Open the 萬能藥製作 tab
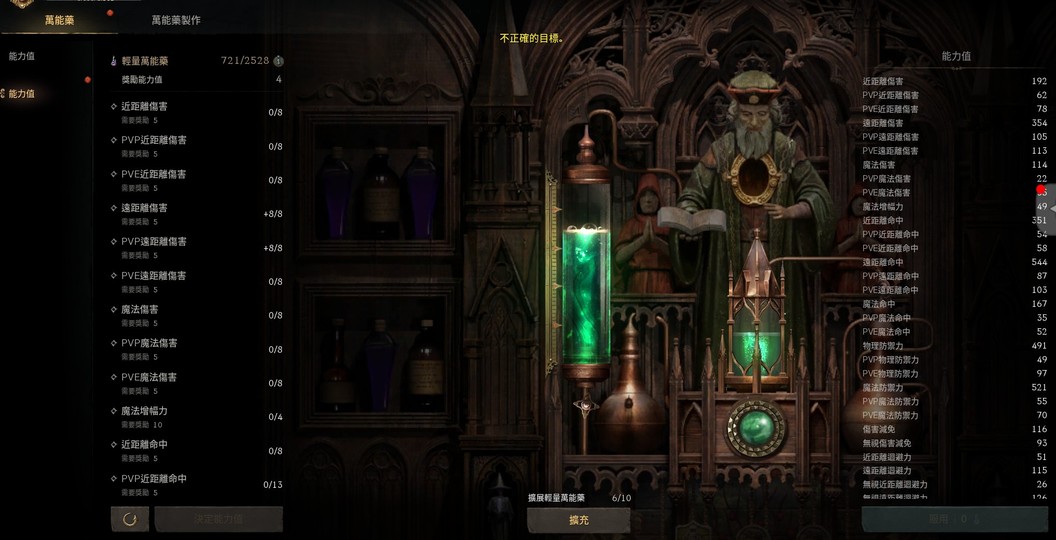1056x540 pixels. coord(176,19)
